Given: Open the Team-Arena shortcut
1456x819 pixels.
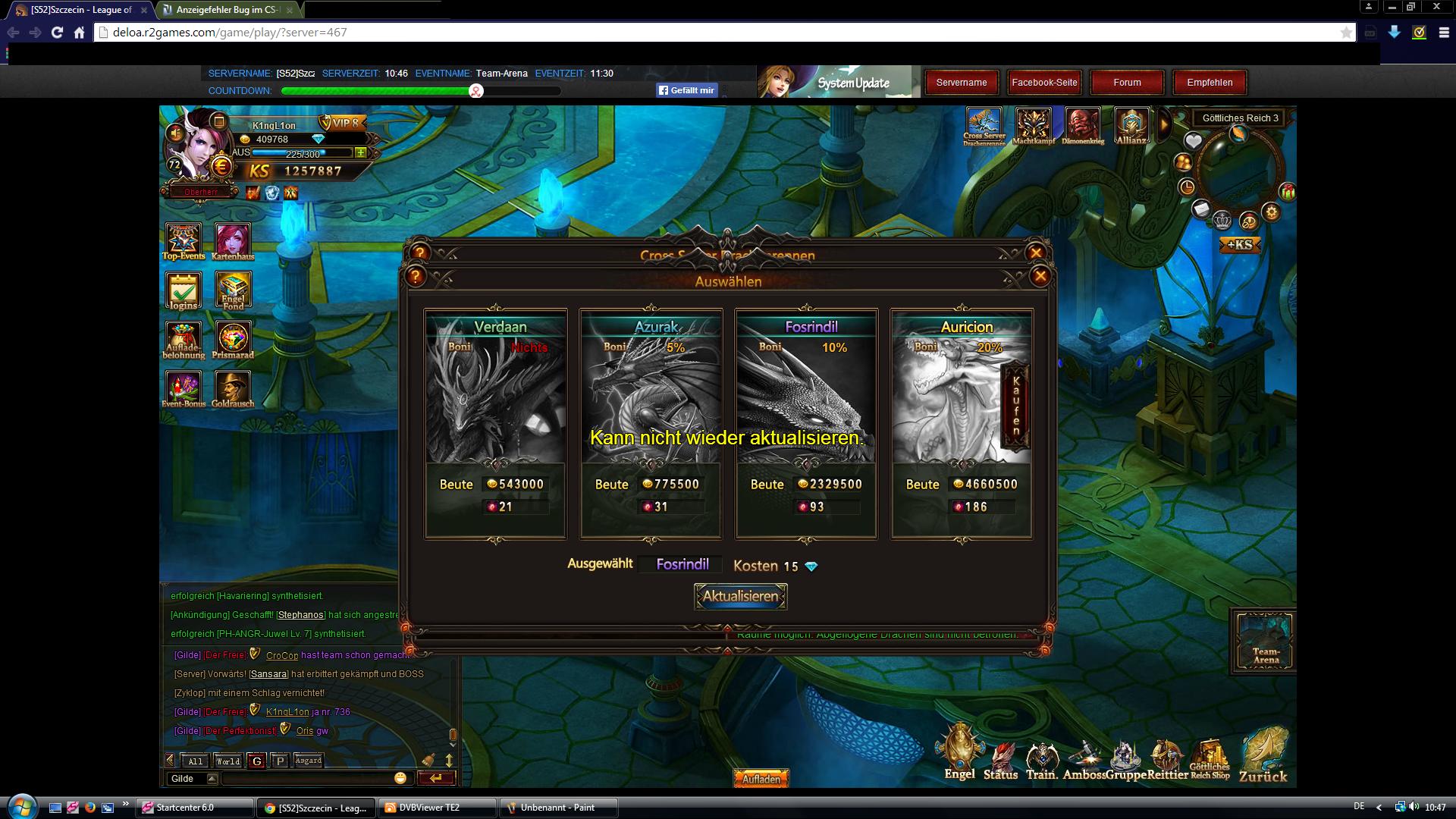Looking at the screenshot, I should tap(1265, 641).
